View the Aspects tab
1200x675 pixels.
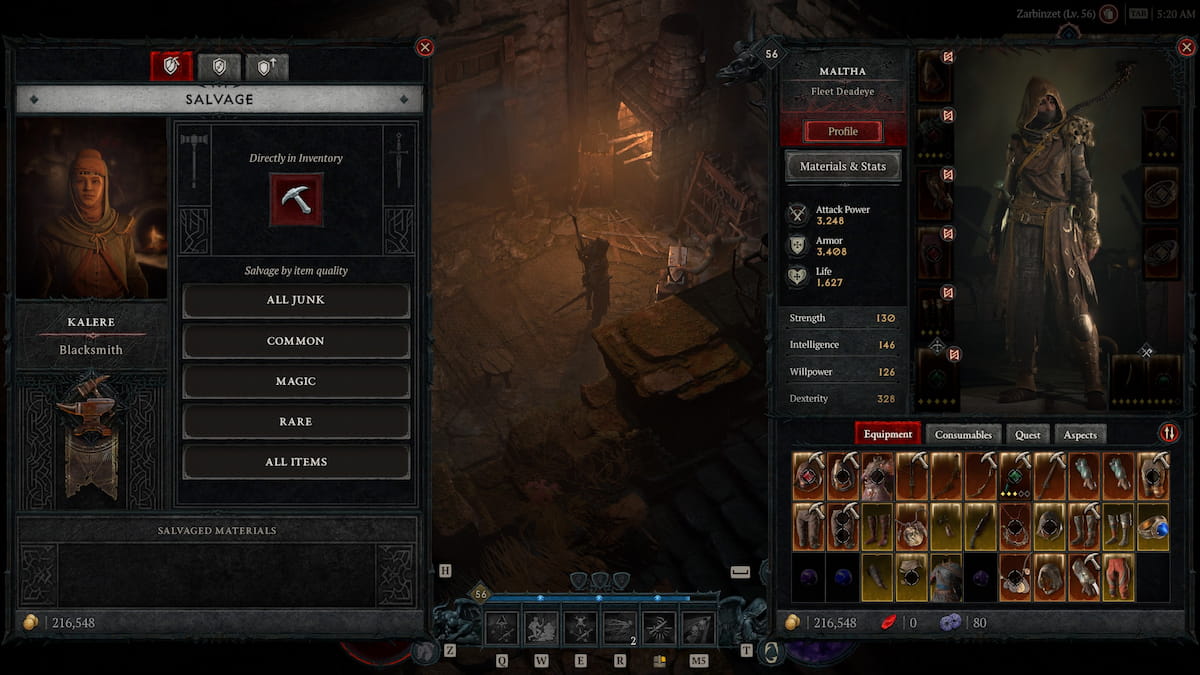[x=1080, y=434]
